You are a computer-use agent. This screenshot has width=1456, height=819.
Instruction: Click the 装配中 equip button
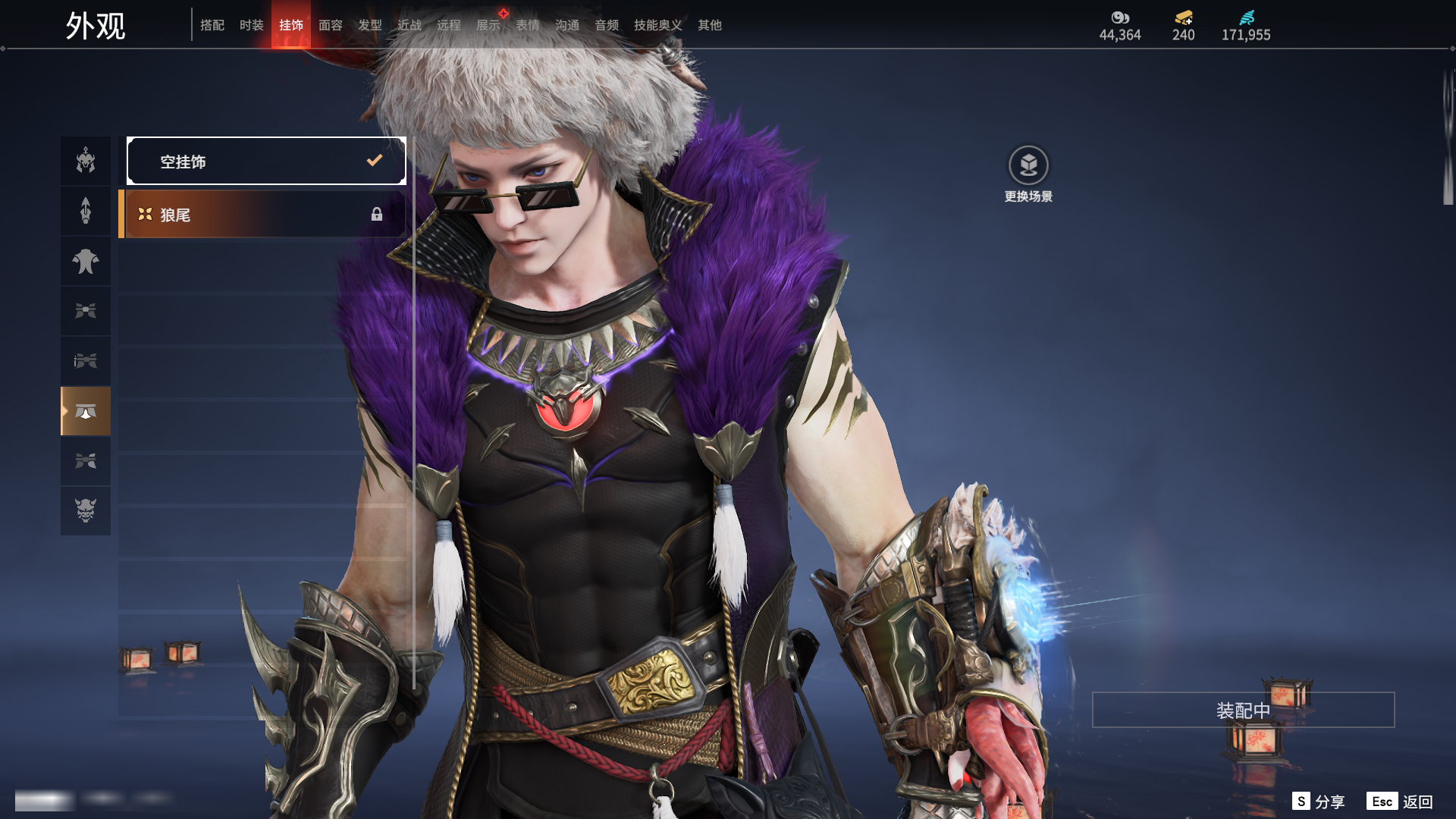pyautogui.click(x=1243, y=710)
